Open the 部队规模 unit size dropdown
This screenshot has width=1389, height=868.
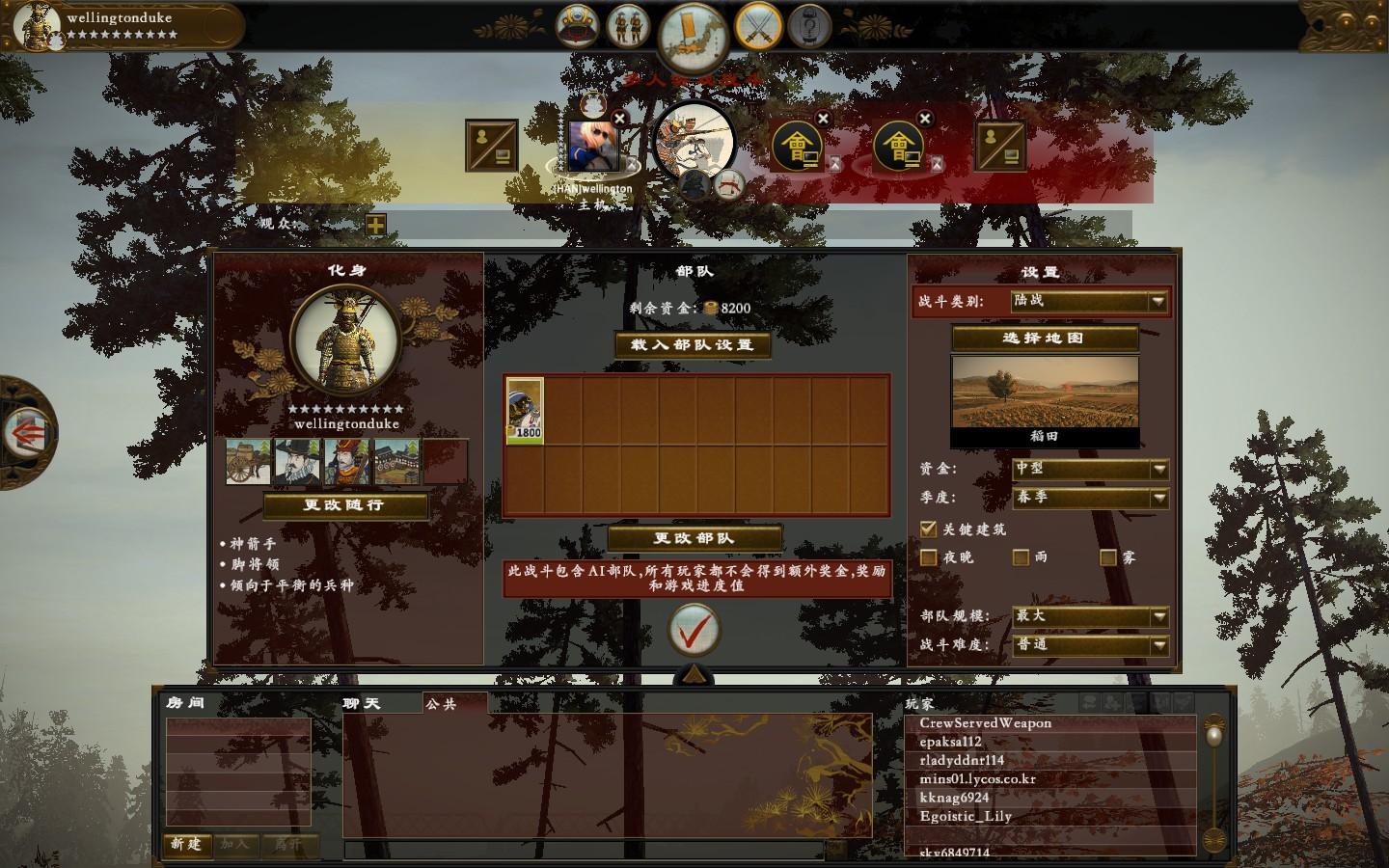point(1090,616)
